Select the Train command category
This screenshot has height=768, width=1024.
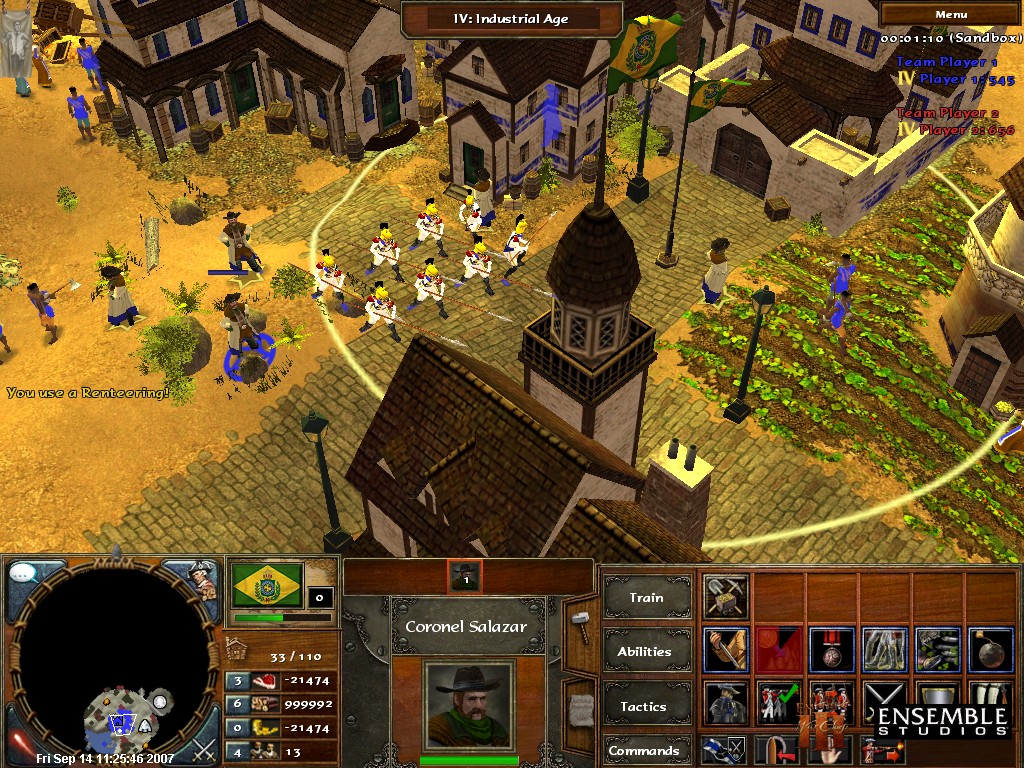click(x=646, y=598)
